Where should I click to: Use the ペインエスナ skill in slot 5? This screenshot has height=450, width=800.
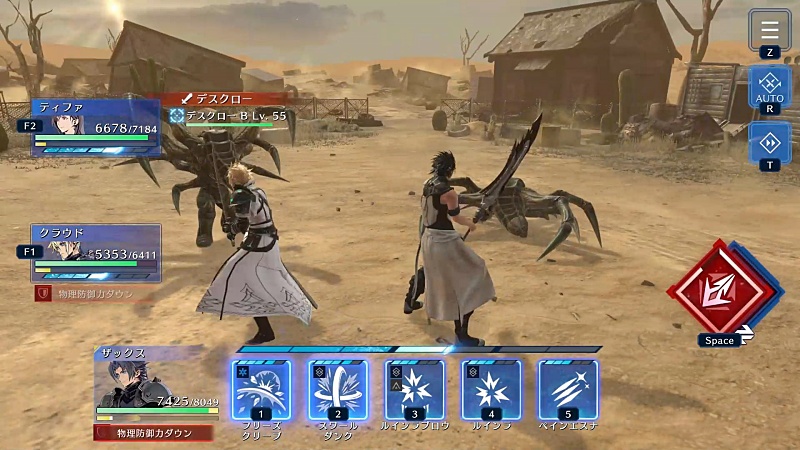point(568,389)
